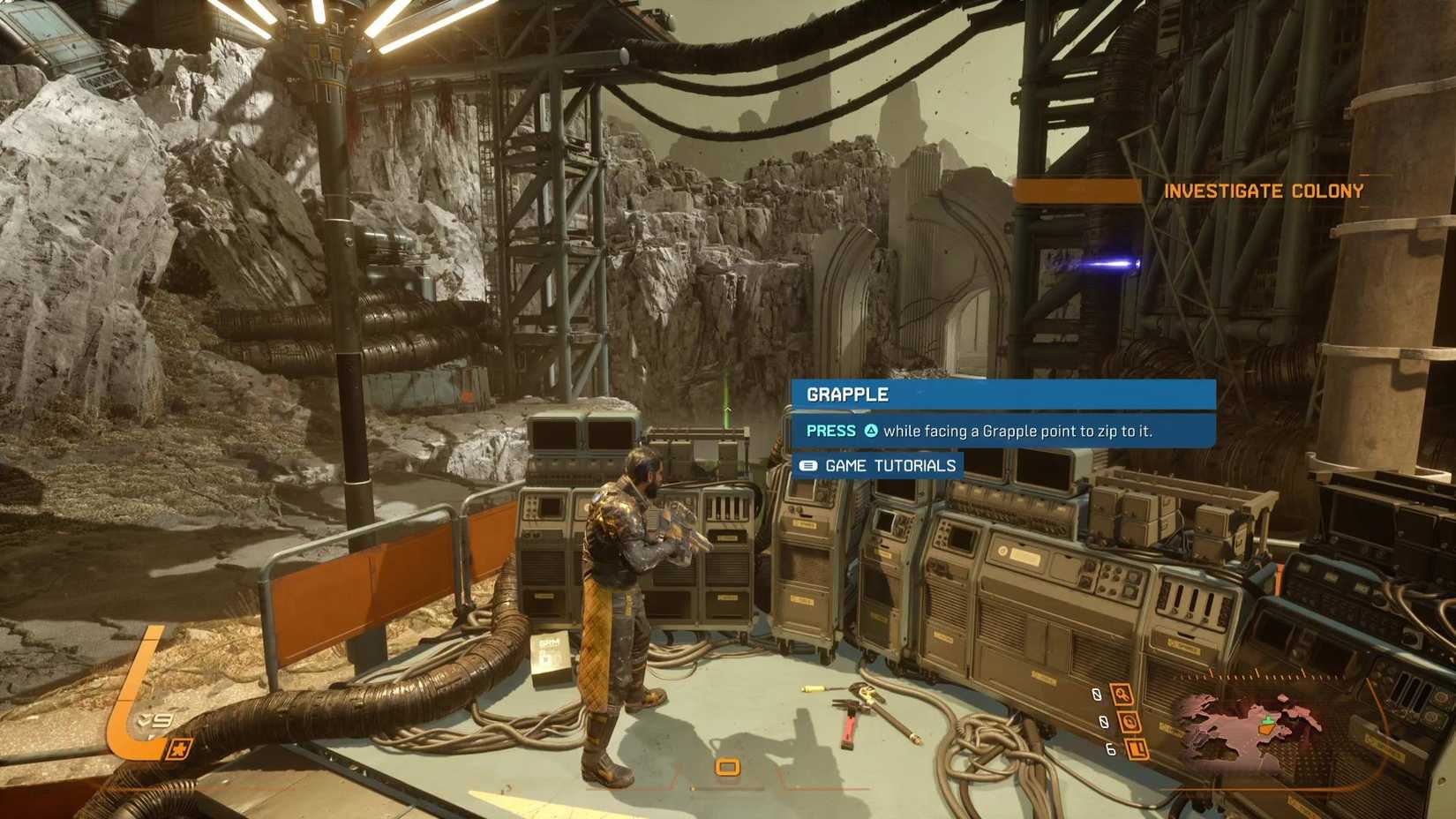
Task: Select the round gear resource icon
Action: (x=1130, y=722)
